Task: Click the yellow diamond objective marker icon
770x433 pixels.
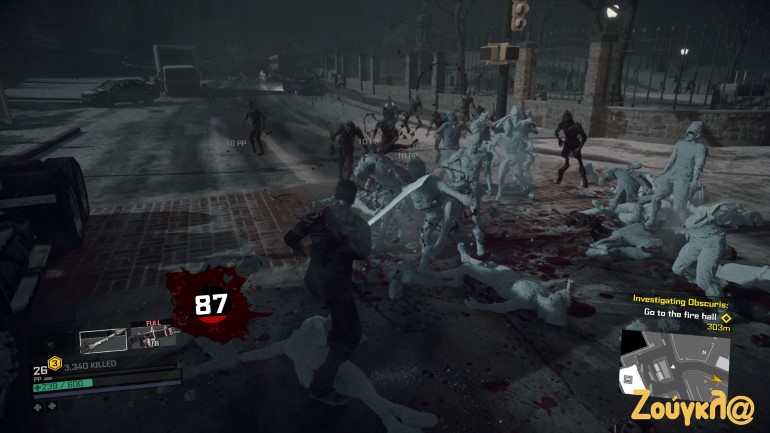Action: point(726,313)
